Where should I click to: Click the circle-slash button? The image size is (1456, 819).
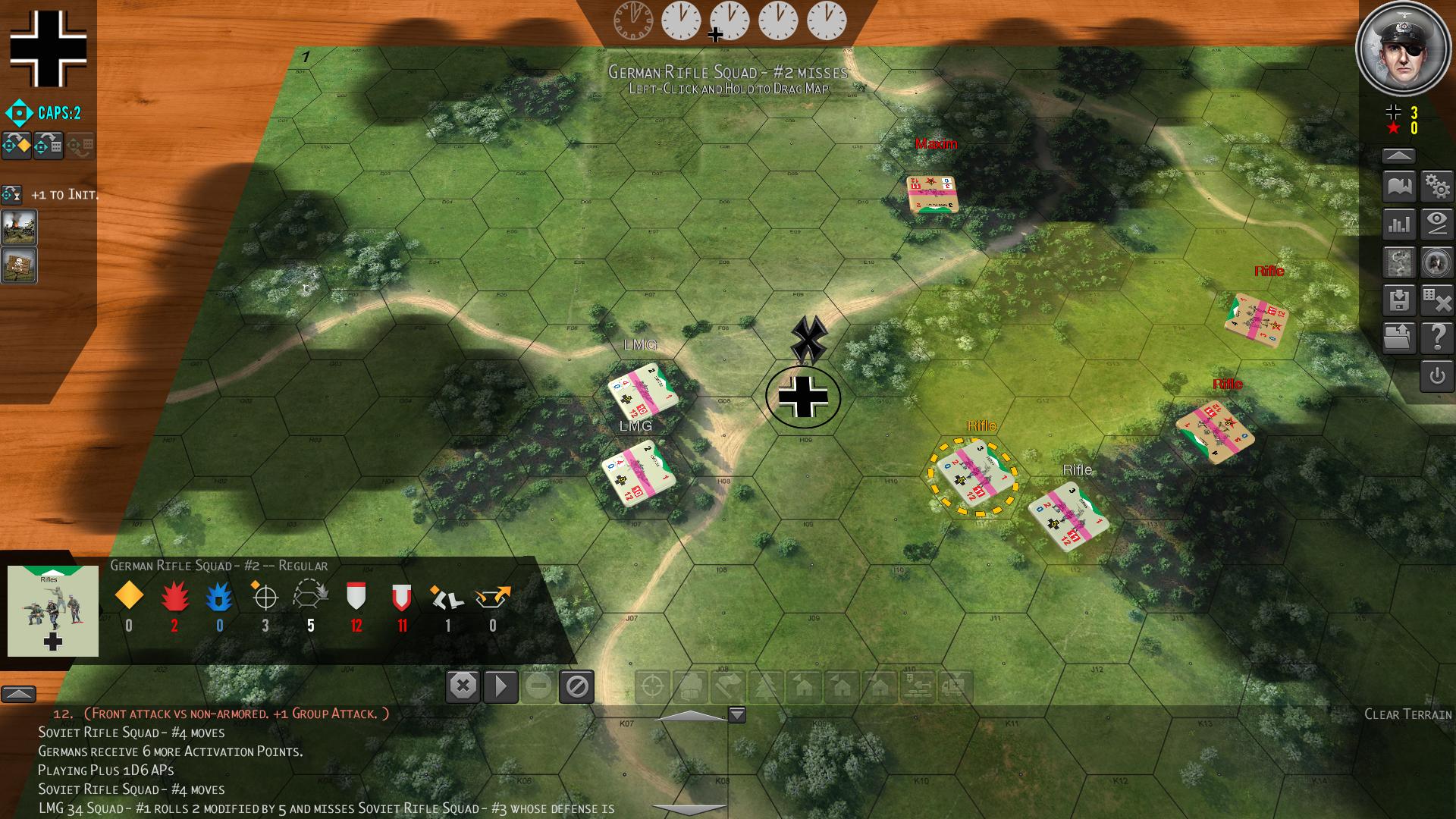coord(576,687)
